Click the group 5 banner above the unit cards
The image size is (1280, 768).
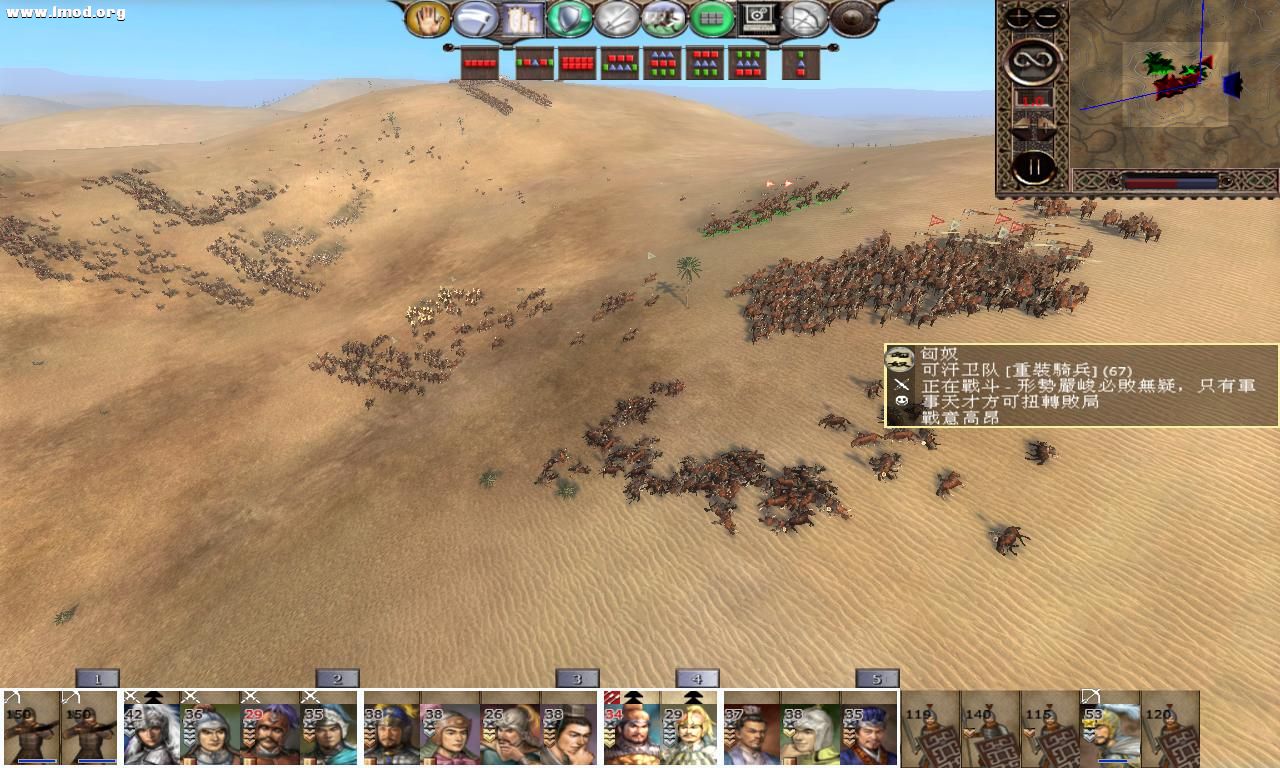(877, 677)
